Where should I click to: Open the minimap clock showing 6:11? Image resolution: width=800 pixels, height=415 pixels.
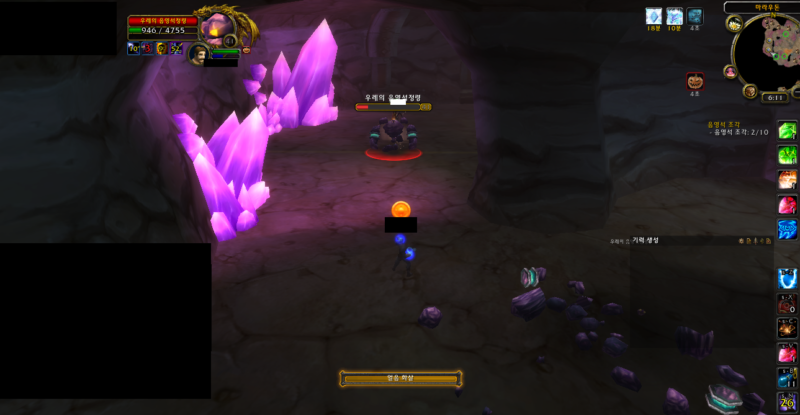coord(773,98)
